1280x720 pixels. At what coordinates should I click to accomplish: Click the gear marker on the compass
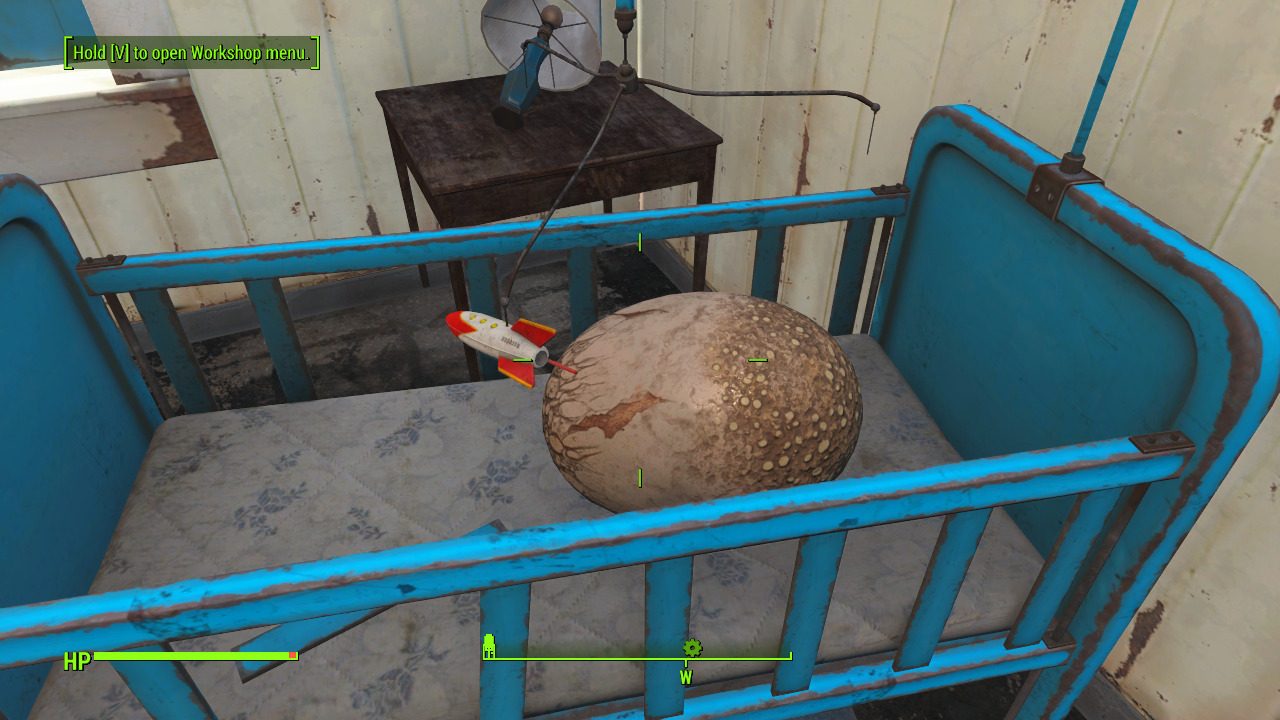point(691,648)
